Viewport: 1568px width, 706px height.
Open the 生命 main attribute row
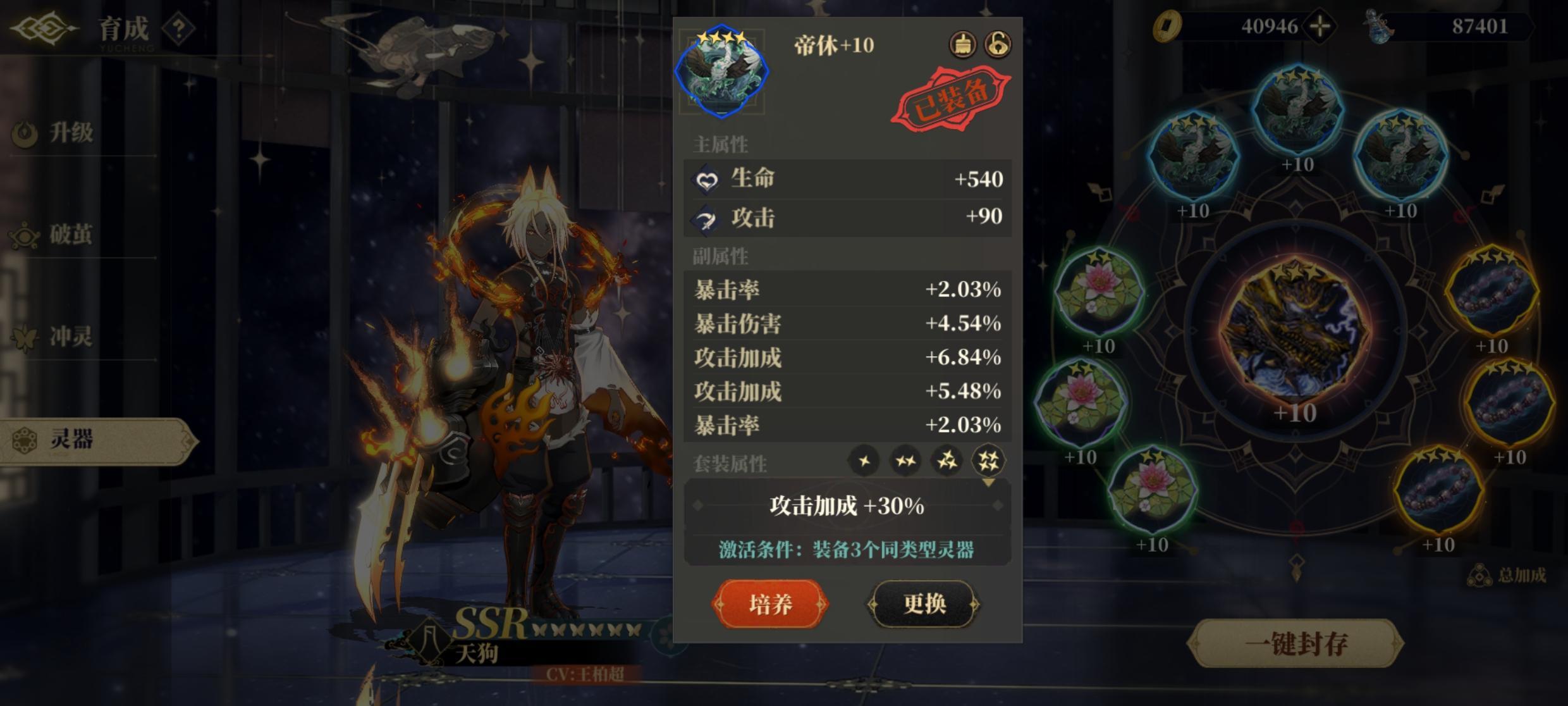[x=847, y=180]
